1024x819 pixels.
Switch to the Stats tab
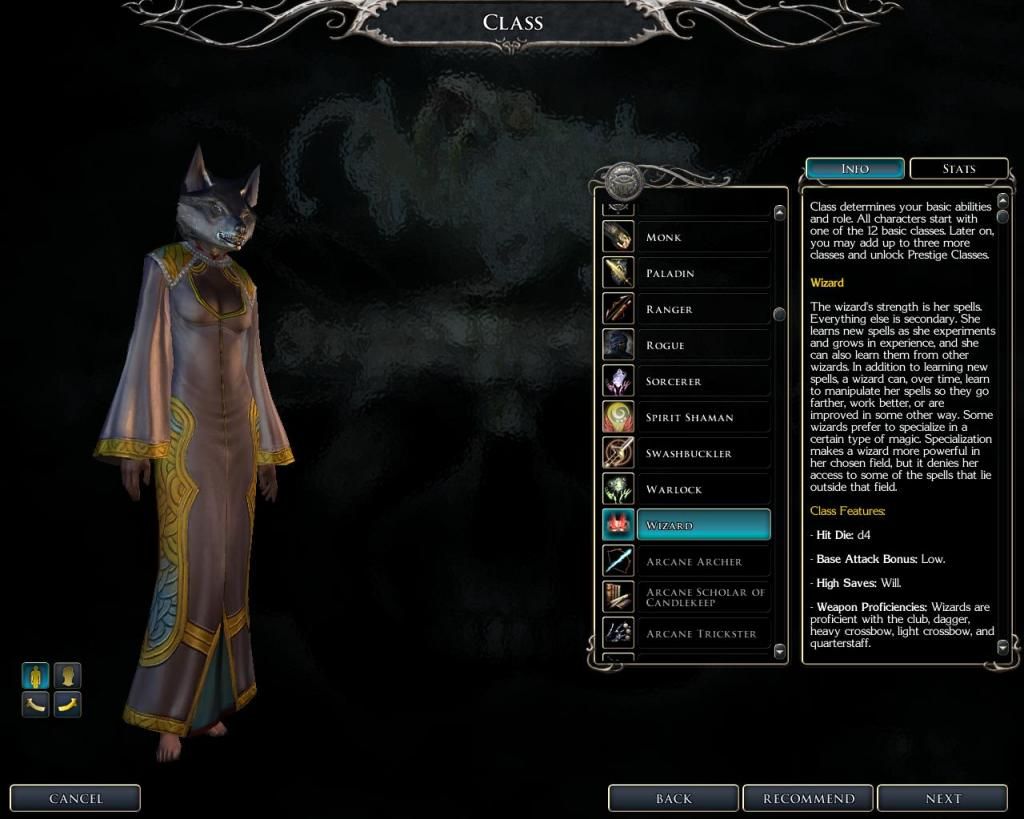(x=958, y=168)
